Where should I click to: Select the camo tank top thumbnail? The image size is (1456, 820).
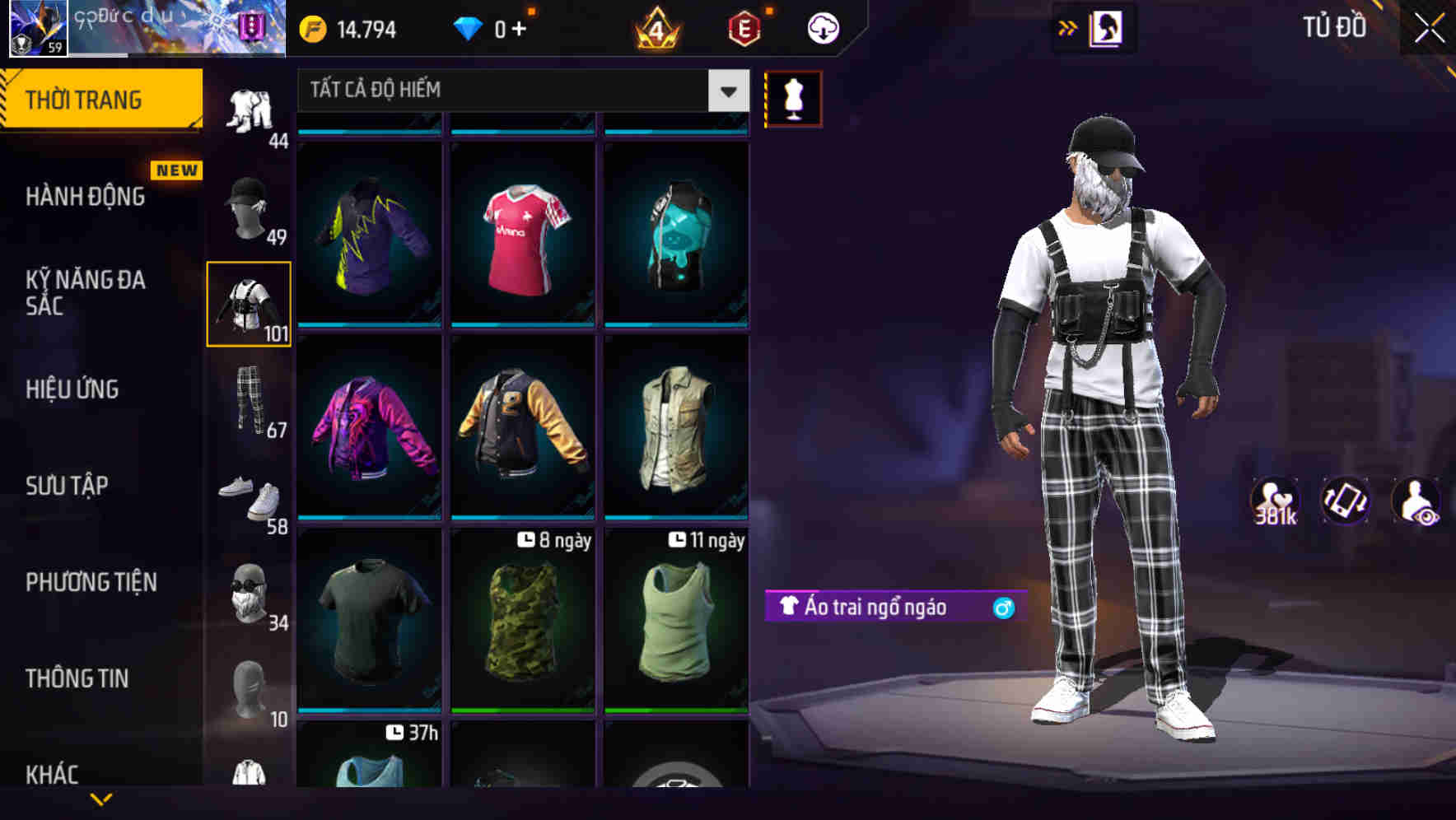tap(521, 626)
